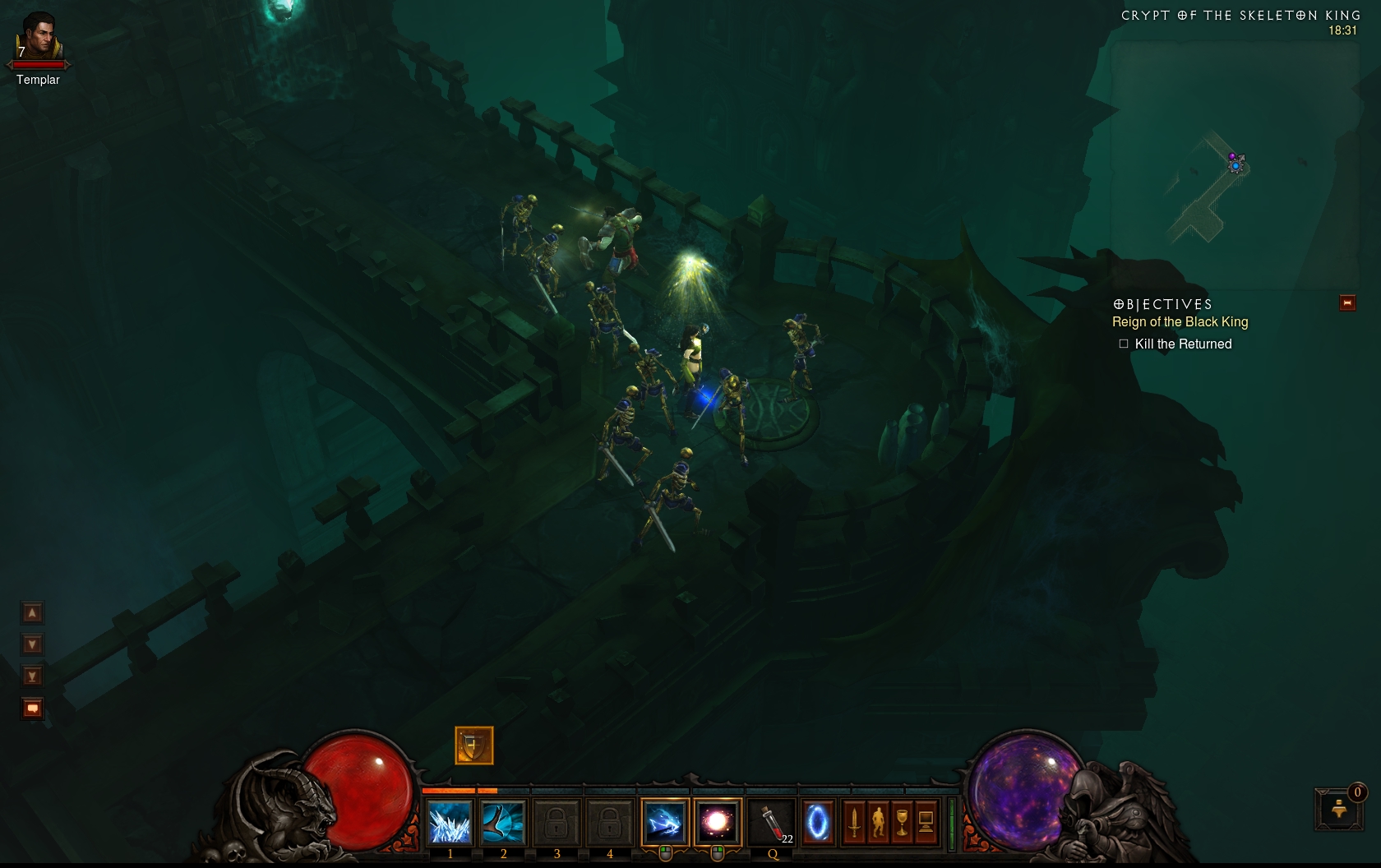
Task: Open the blue Town Portal
Action: pos(817,822)
